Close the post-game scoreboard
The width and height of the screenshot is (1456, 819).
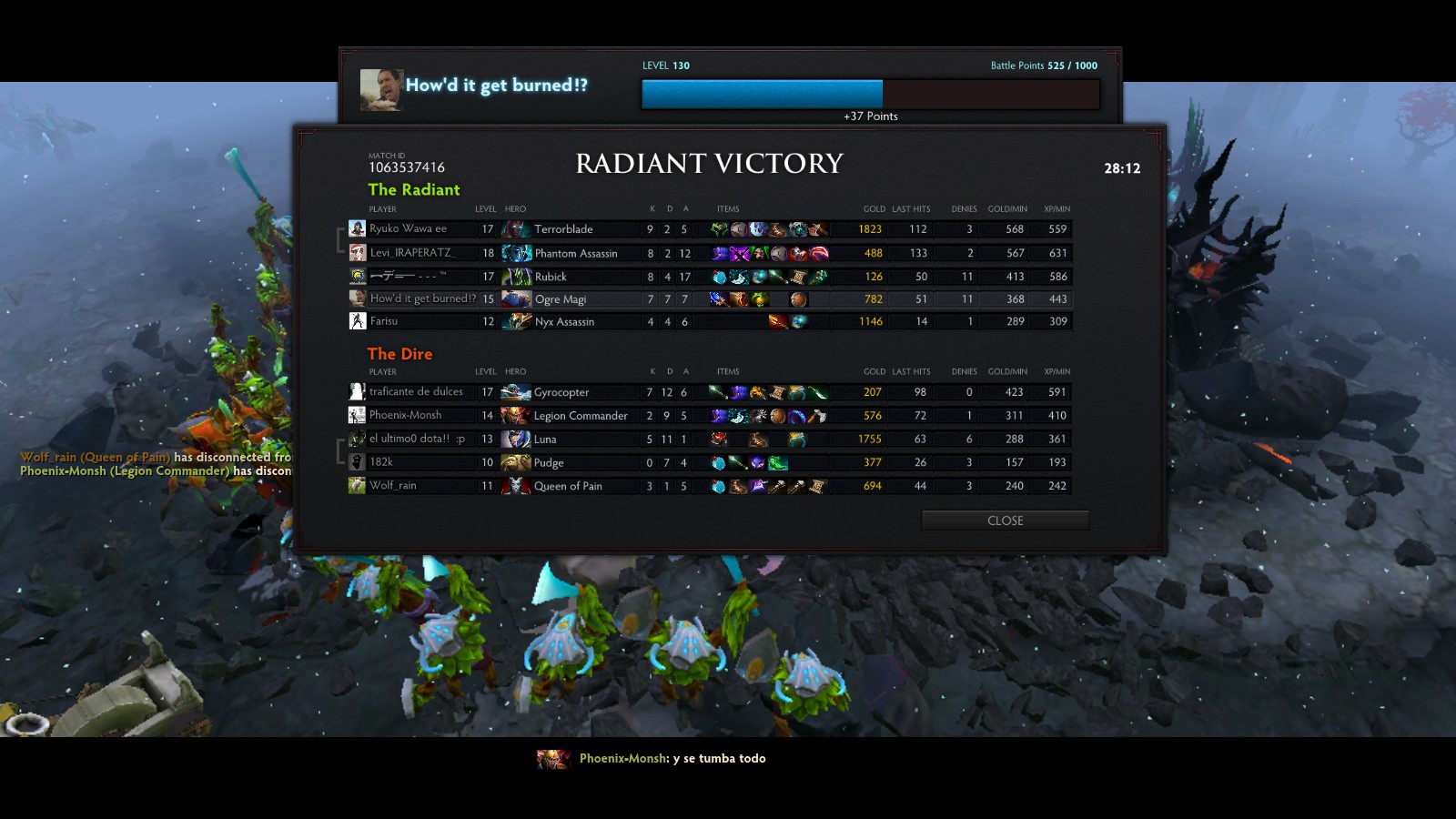pos(1005,521)
